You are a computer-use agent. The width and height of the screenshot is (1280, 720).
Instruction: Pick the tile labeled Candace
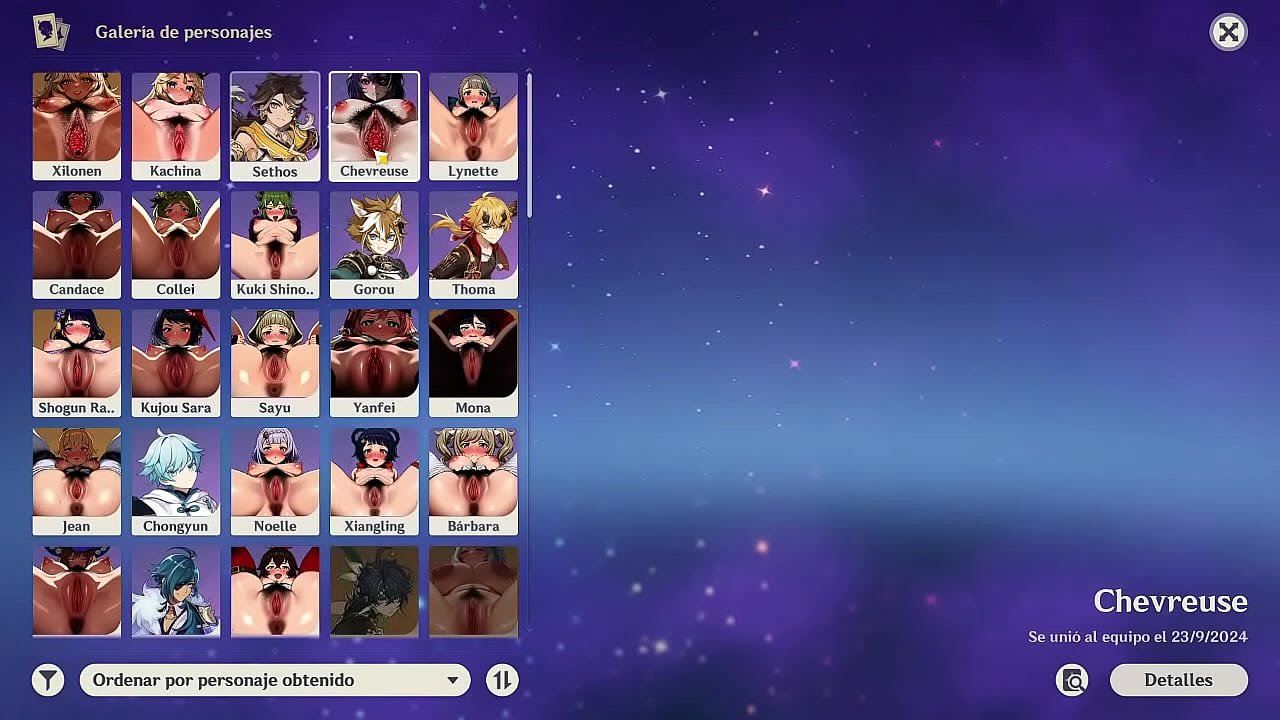[x=77, y=244]
